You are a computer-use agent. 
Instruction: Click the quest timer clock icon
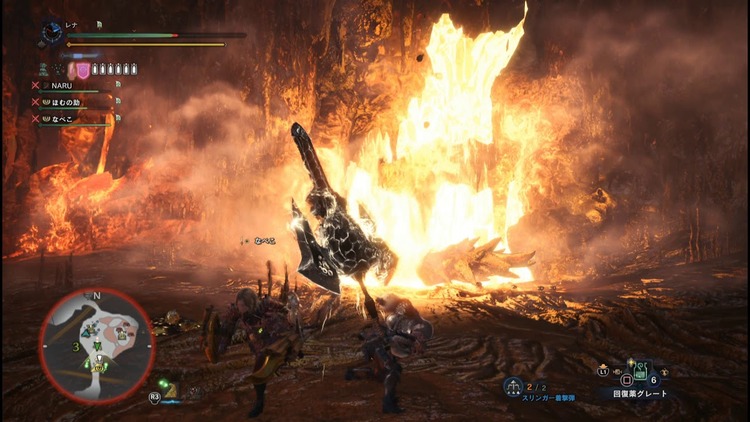click(52, 32)
